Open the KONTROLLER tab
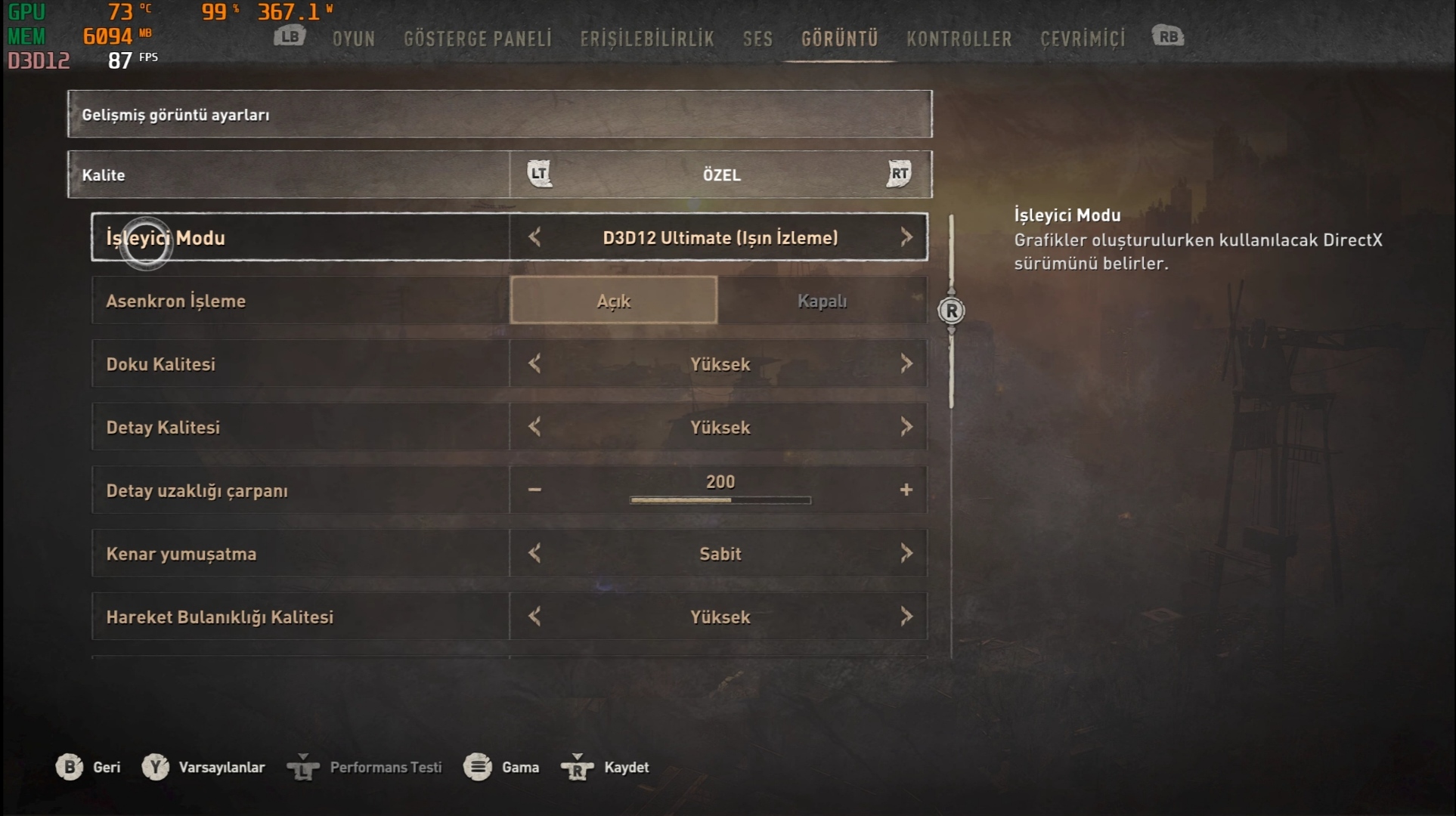The width and height of the screenshot is (1456, 816). pos(959,39)
